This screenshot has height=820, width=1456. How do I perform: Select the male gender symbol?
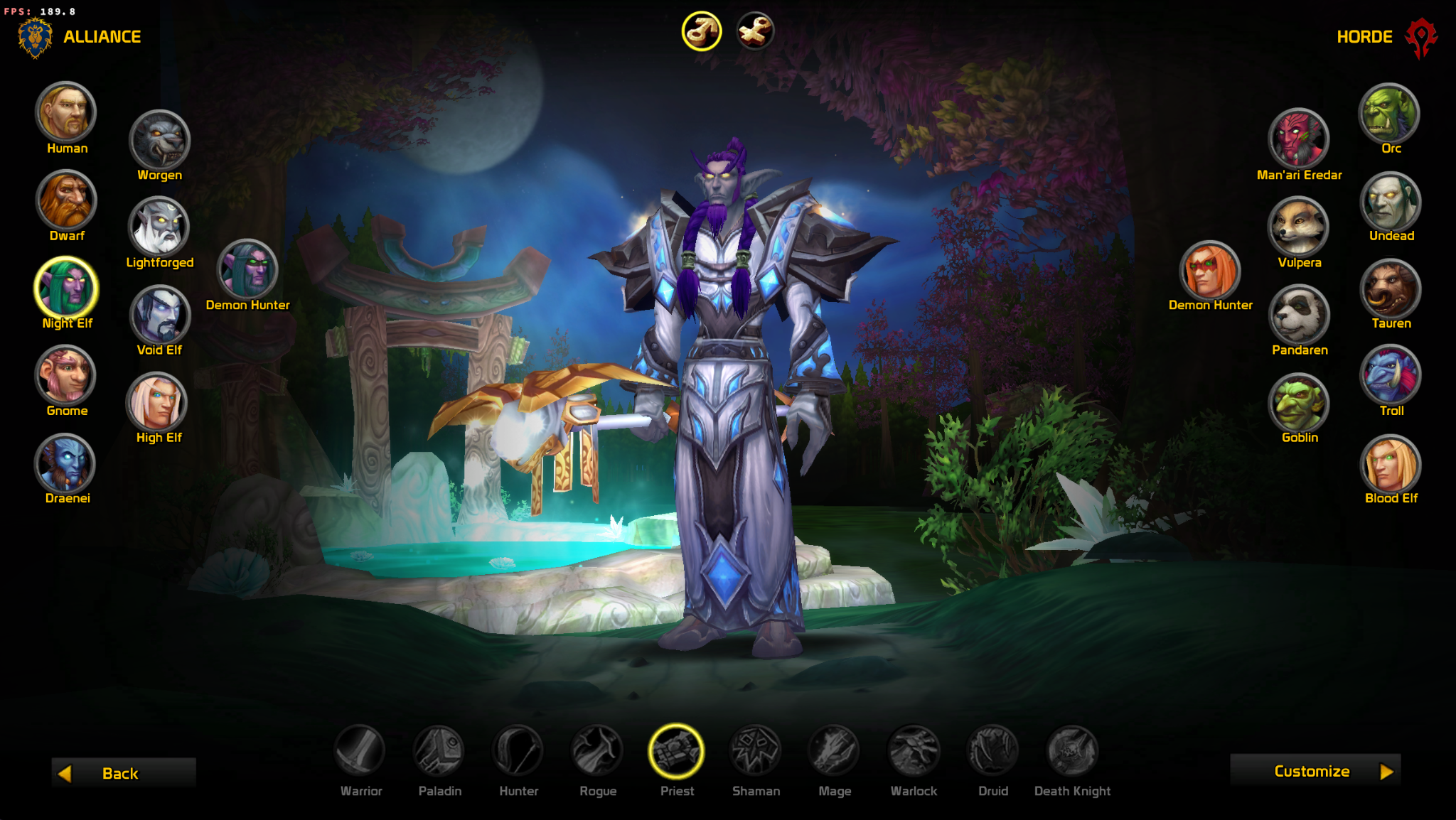(702, 31)
